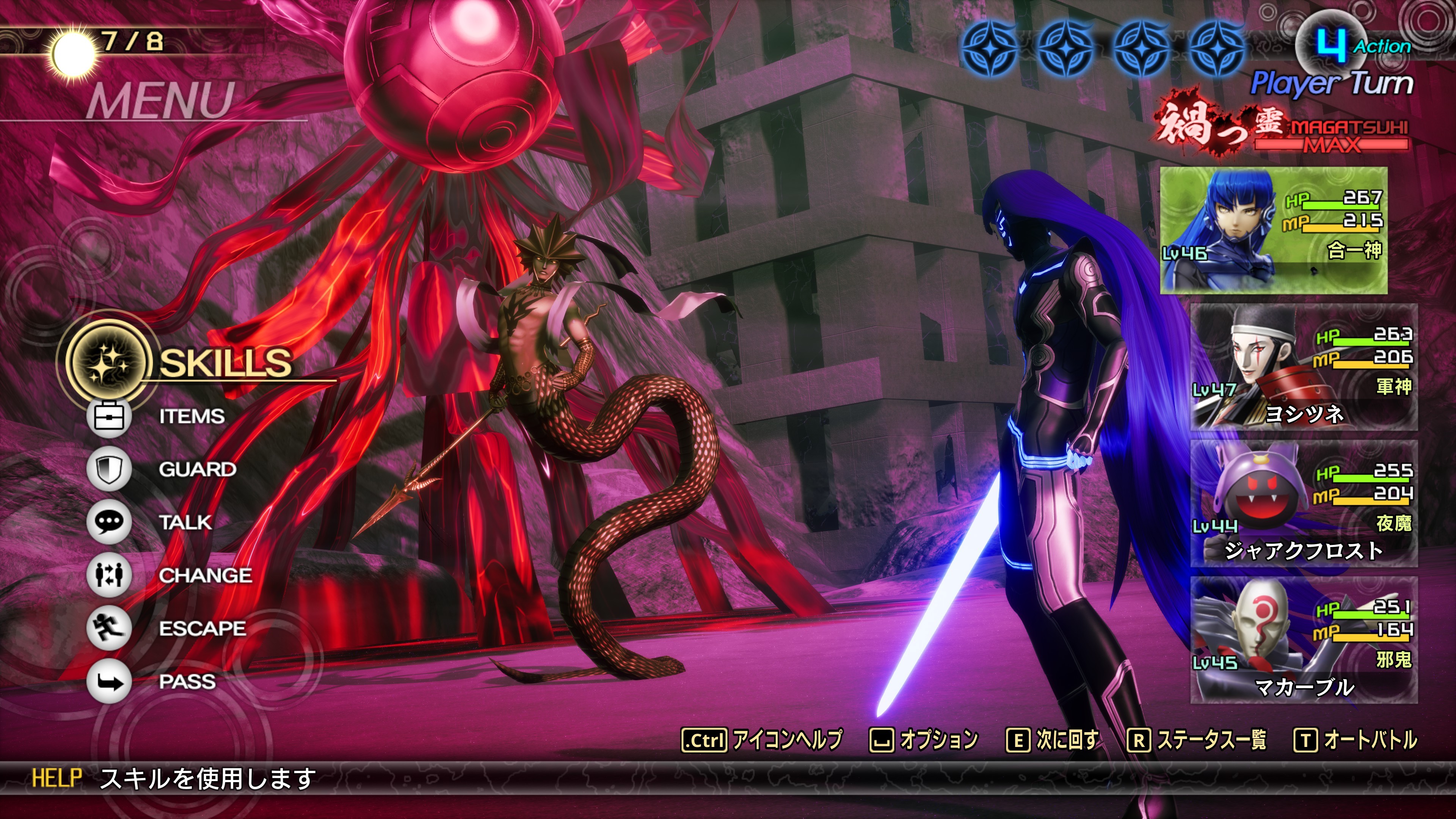
Task: Open the CHANGE party option
Action: pos(205,576)
